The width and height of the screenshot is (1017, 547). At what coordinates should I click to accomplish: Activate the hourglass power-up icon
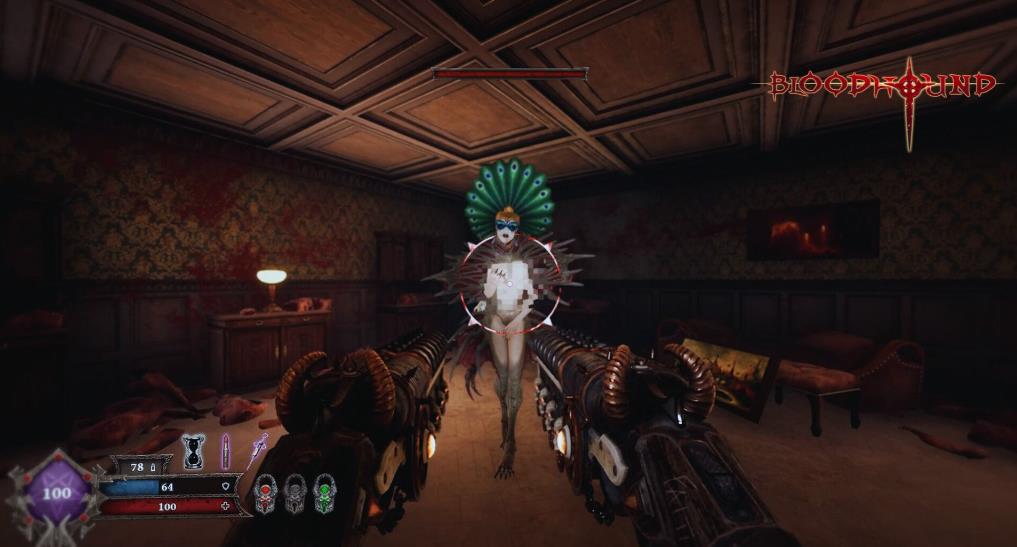(193, 450)
